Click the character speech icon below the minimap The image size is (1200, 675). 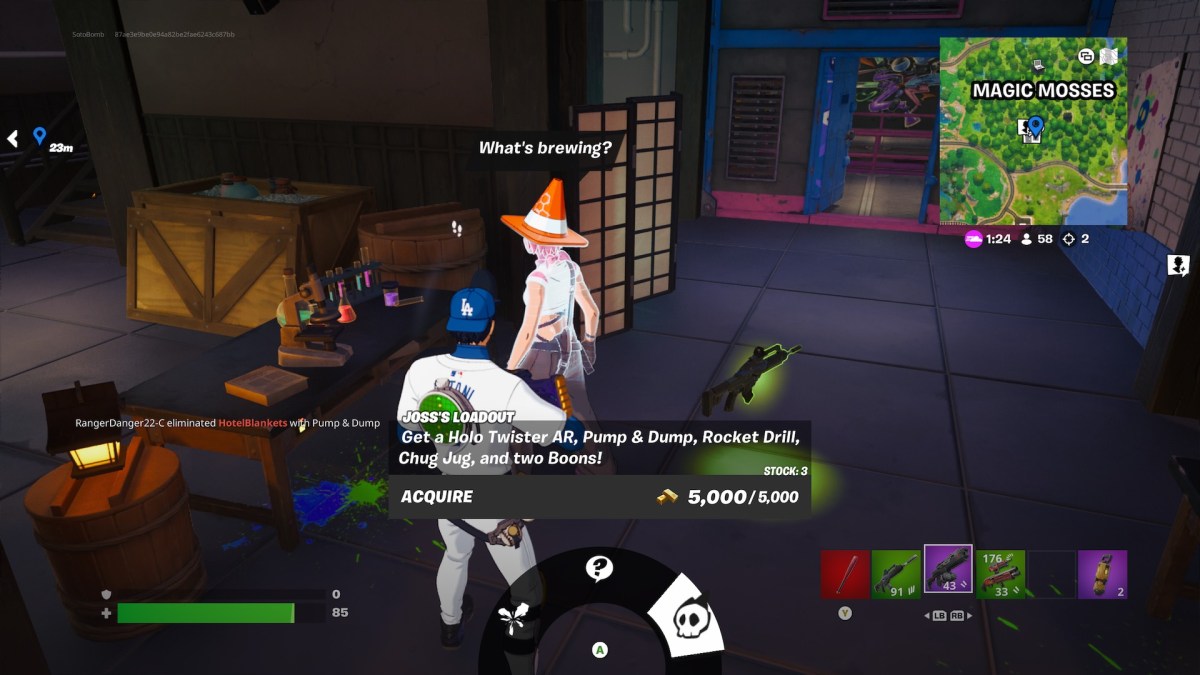[x=1178, y=265]
